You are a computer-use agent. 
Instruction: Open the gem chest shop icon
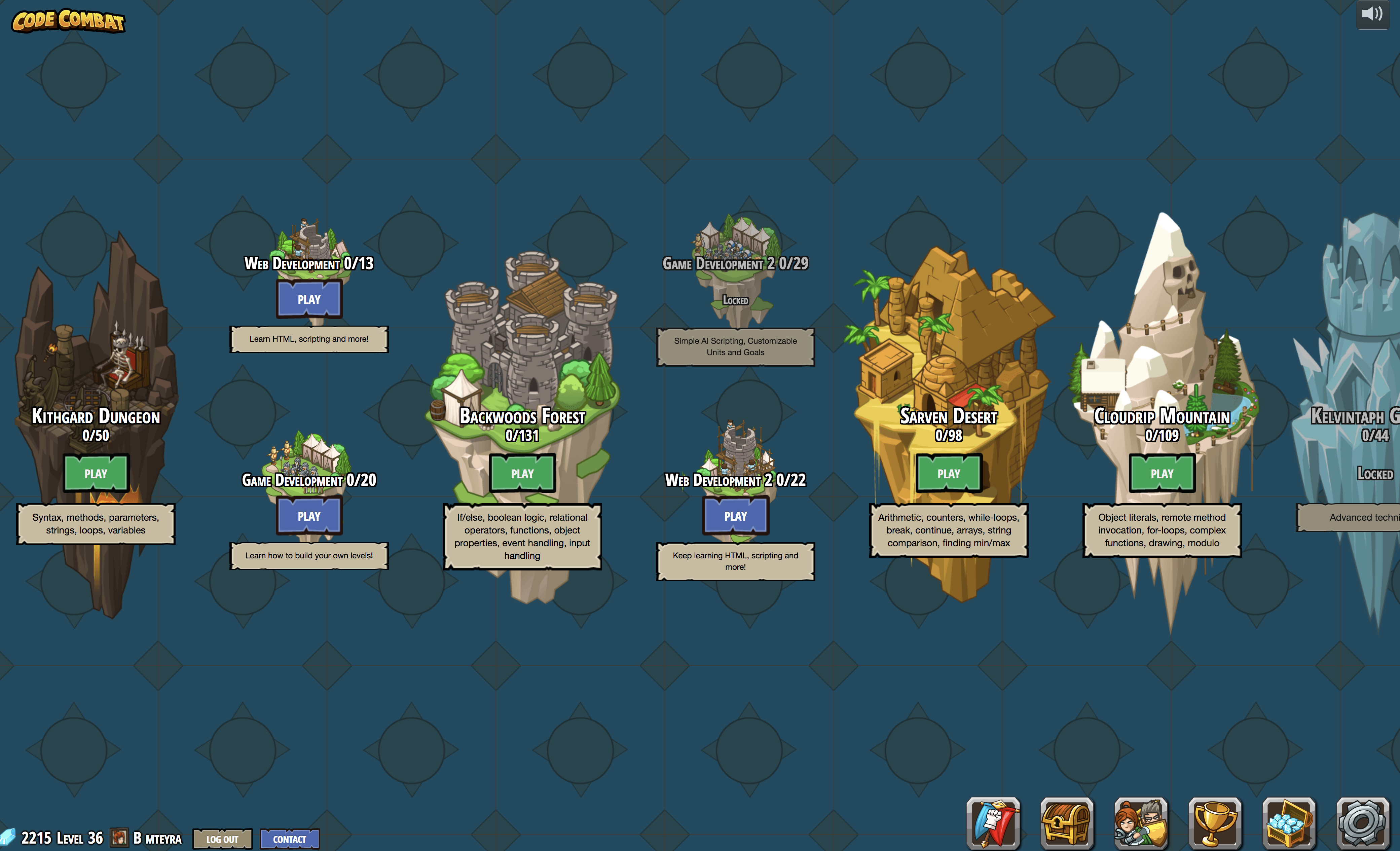click(1289, 823)
